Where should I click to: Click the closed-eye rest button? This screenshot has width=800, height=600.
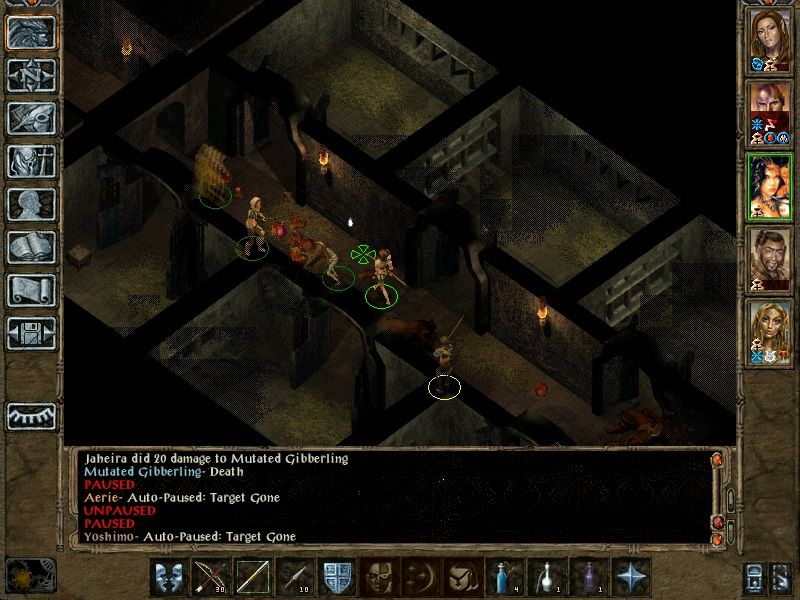pos(31,415)
